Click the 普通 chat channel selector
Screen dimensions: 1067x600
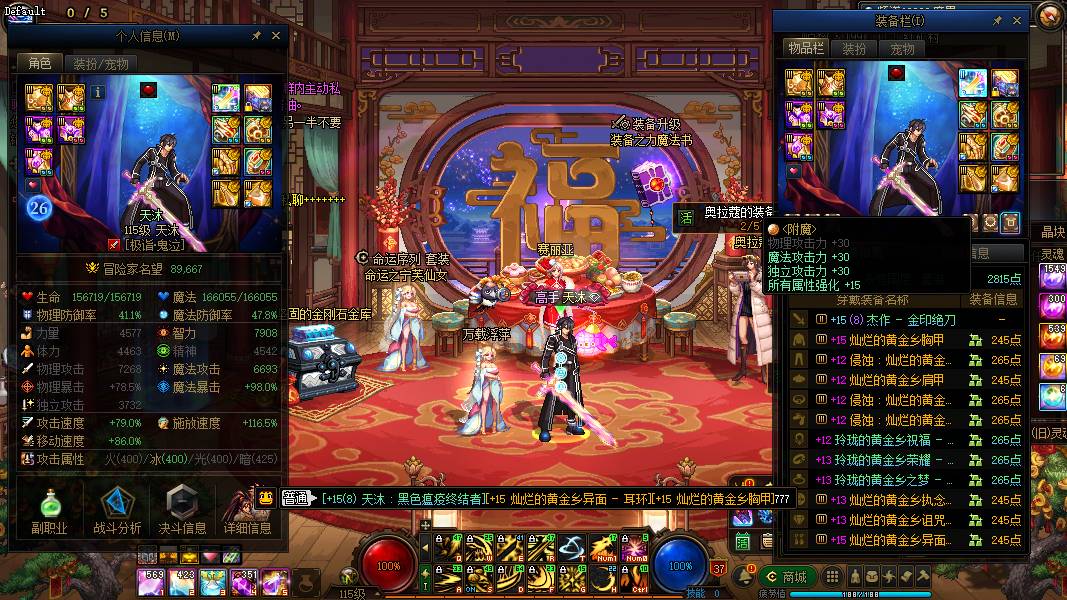point(296,497)
